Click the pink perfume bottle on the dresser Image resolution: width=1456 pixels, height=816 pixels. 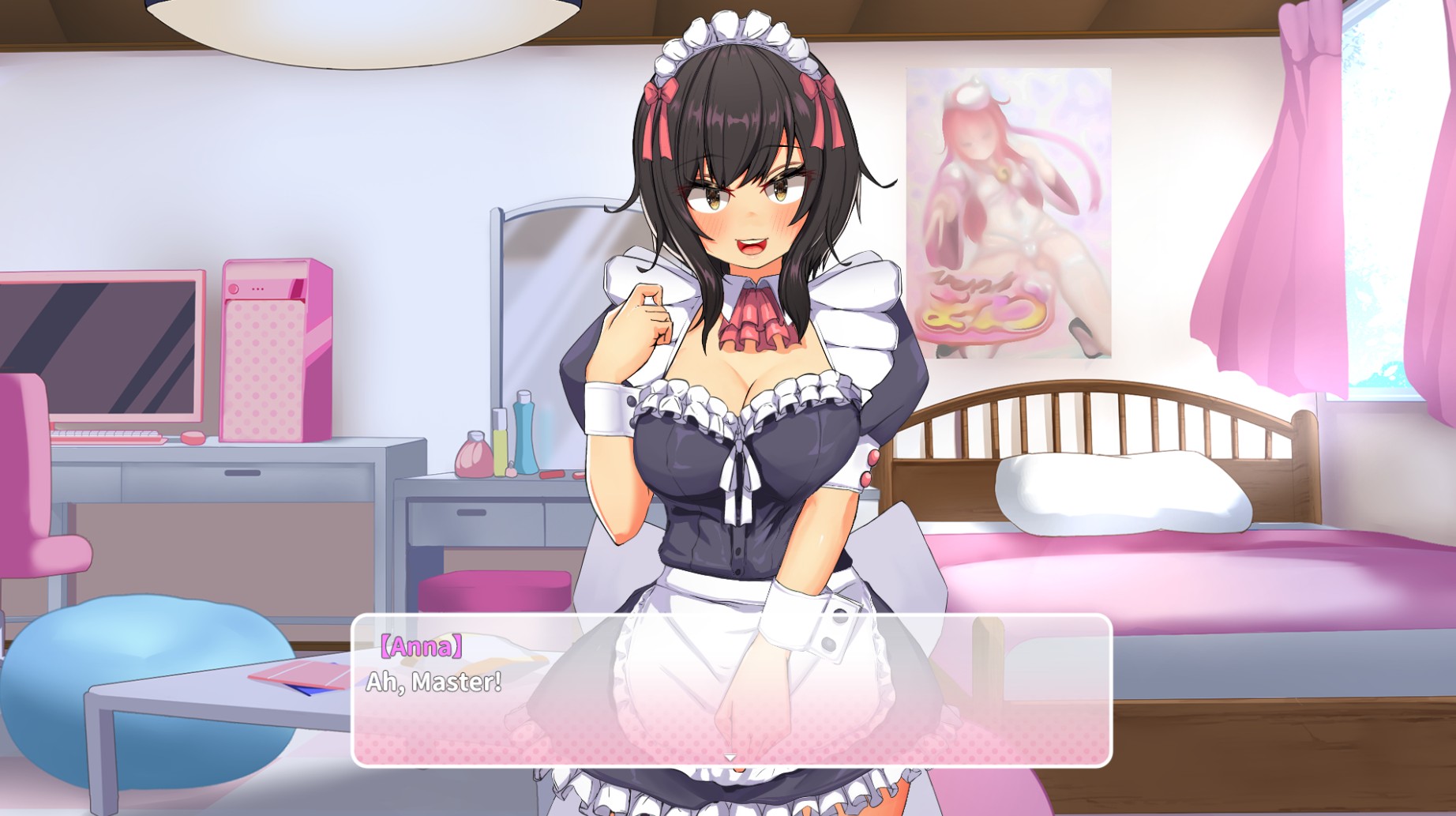(474, 458)
